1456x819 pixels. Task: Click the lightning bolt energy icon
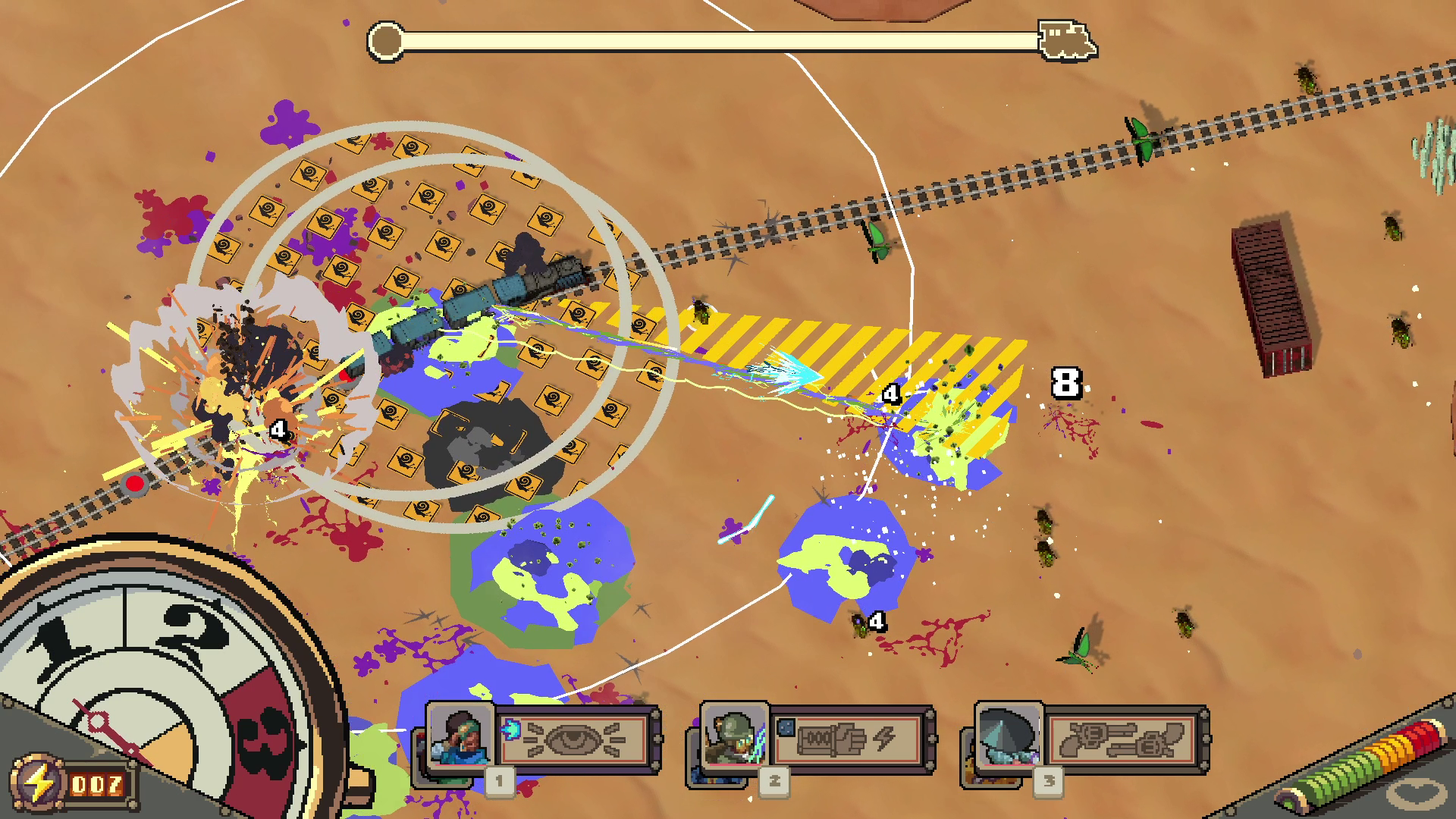(x=38, y=784)
